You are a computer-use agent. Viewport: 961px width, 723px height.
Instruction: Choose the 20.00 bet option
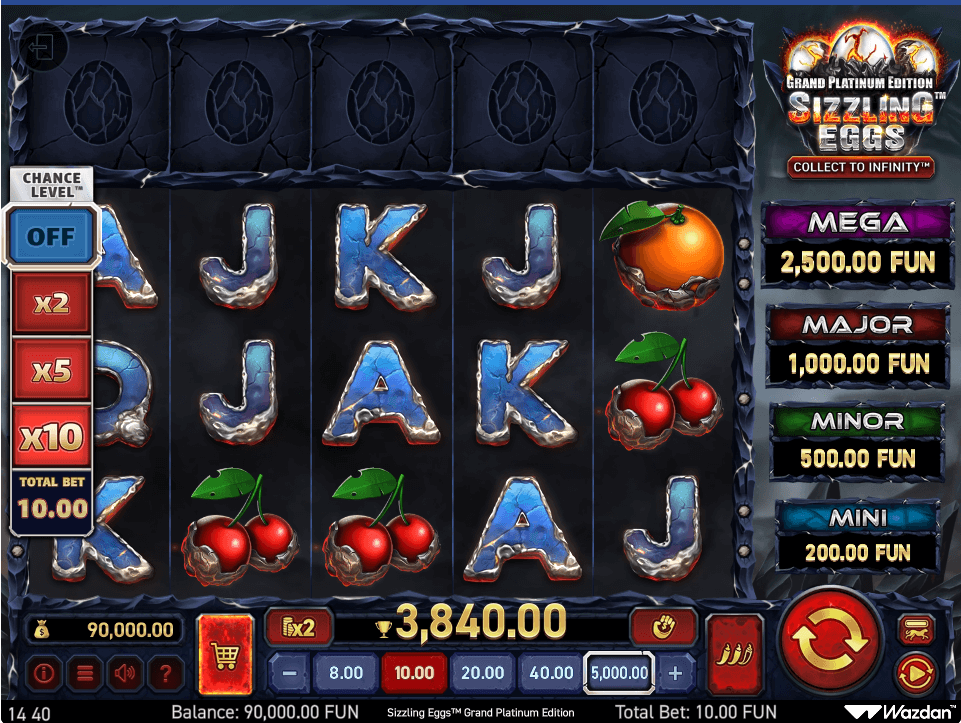coord(482,673)
